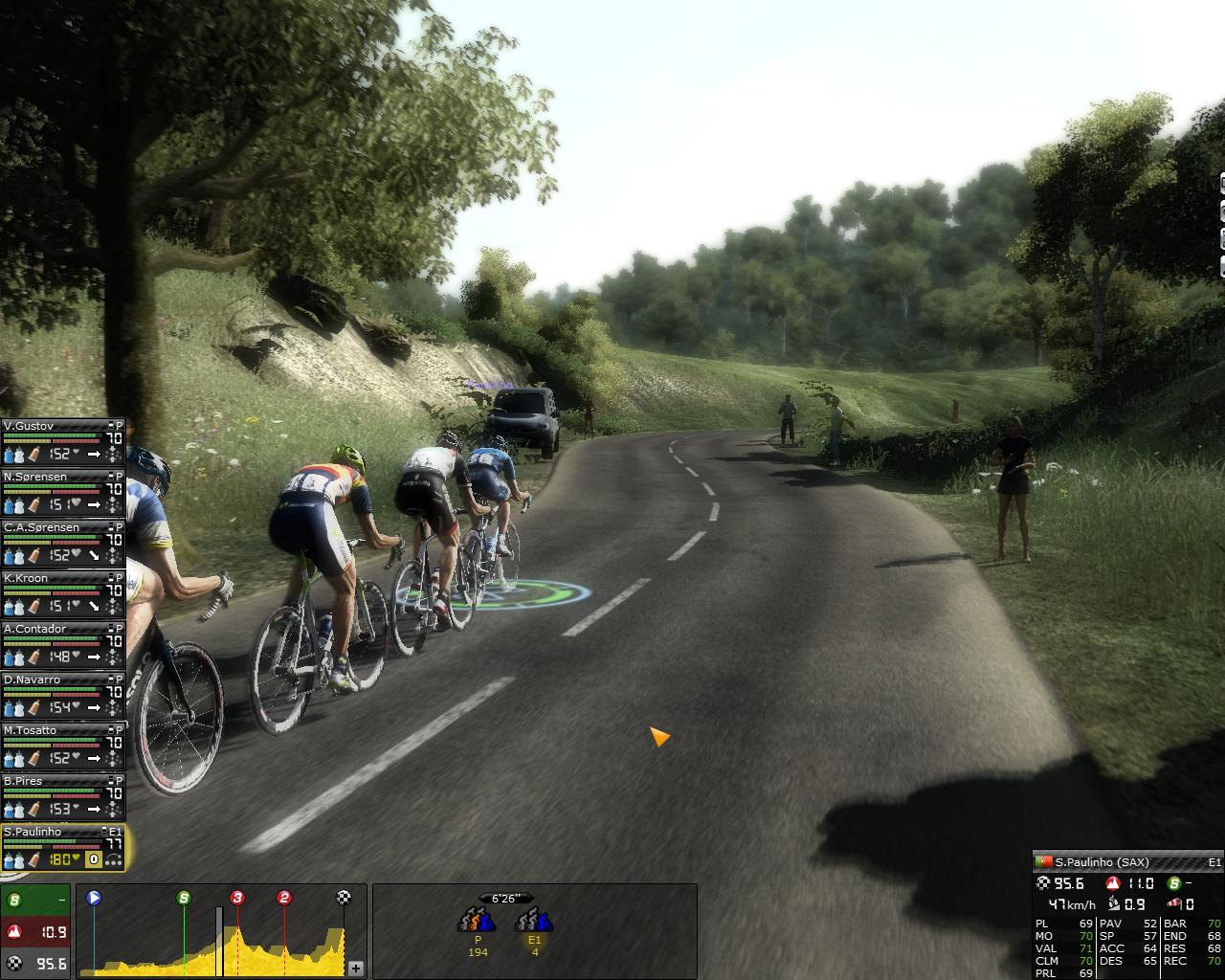
Task: Click the green sprint marker on stage profile
Action: pyautogui.click(x=184, y=898)
